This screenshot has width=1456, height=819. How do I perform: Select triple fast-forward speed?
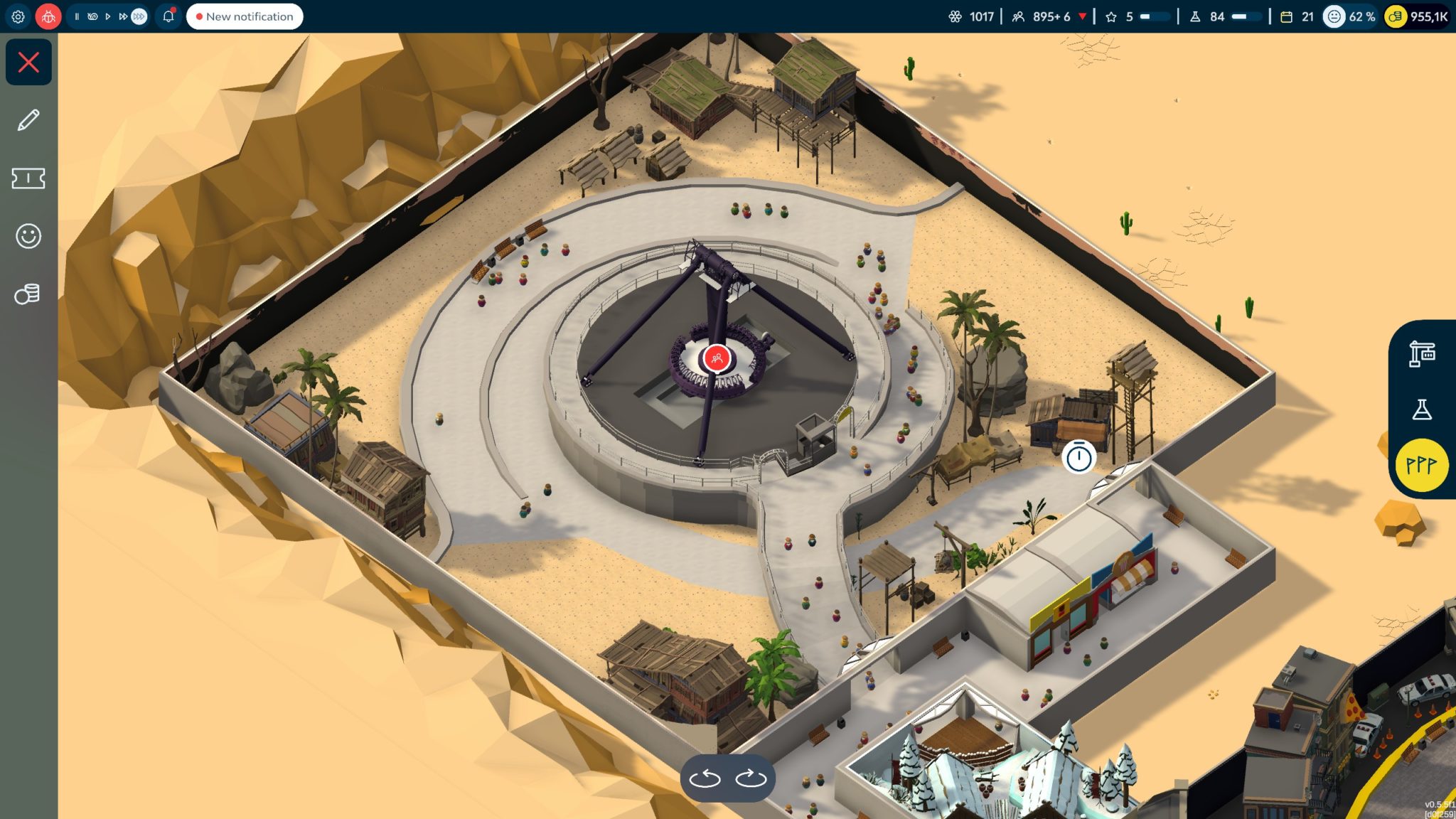[139, 16]
